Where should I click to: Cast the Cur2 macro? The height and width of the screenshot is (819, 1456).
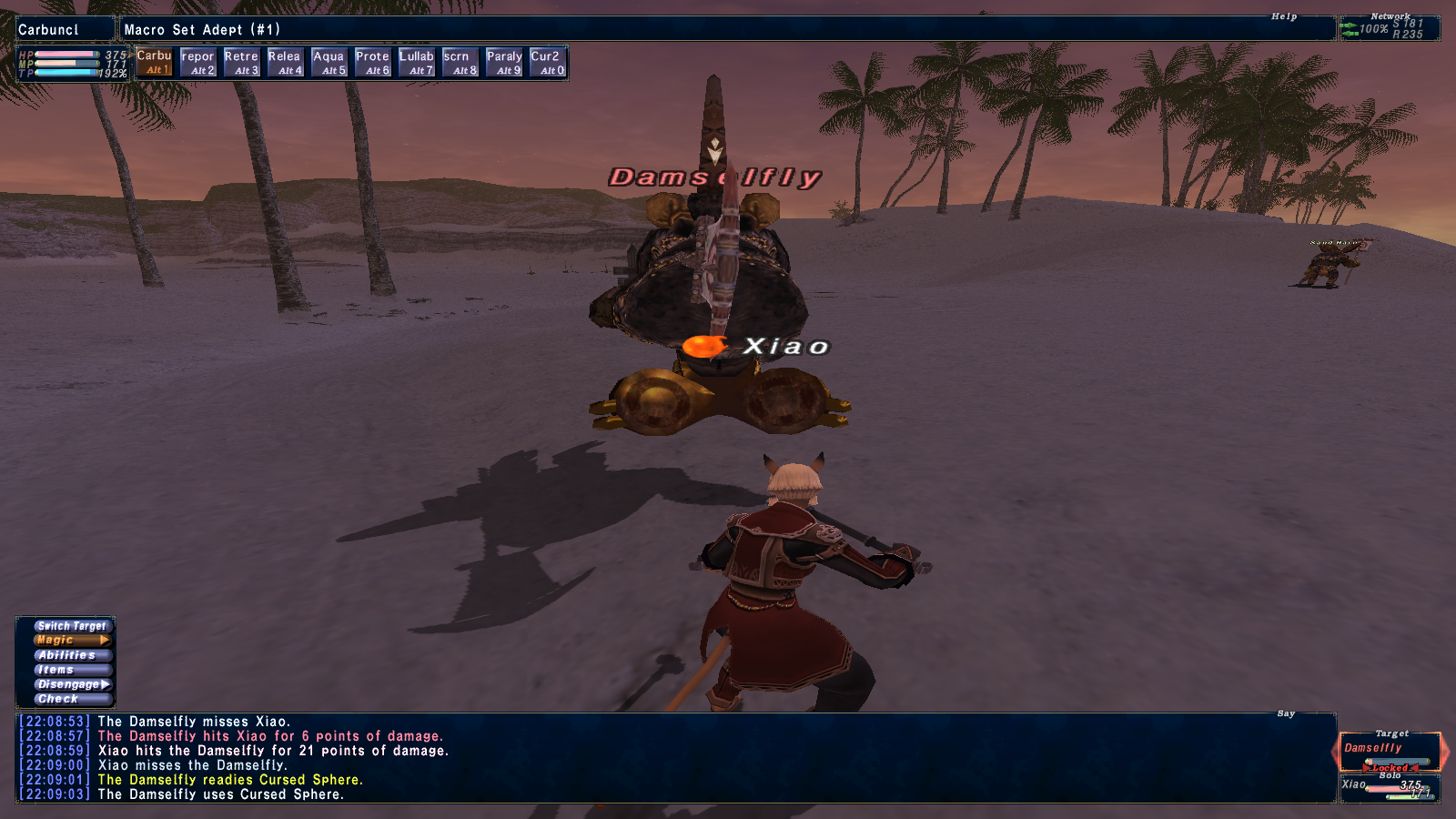click(x=548, y=63)
